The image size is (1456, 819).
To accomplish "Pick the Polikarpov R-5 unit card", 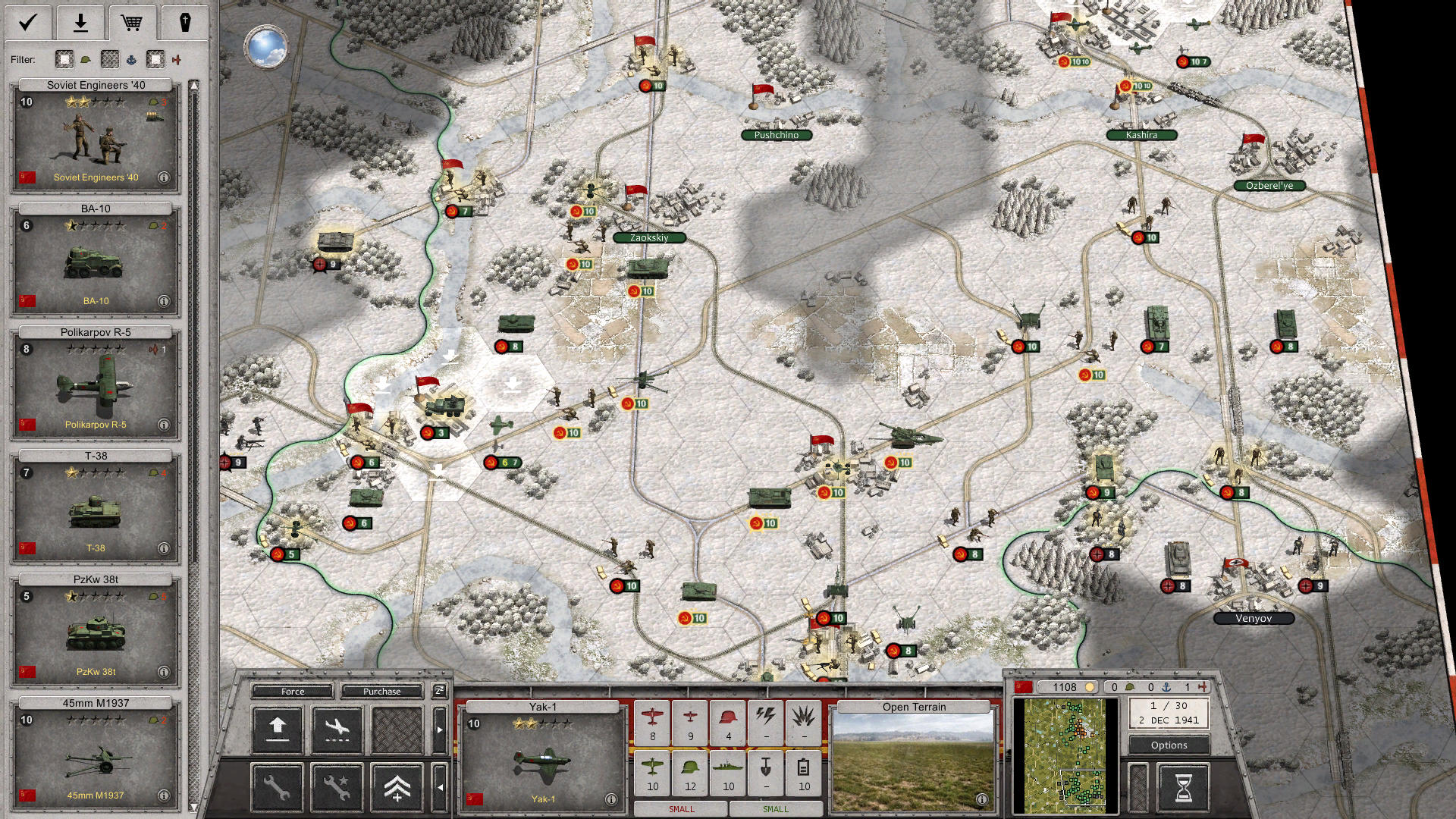I will coord(96,384).
